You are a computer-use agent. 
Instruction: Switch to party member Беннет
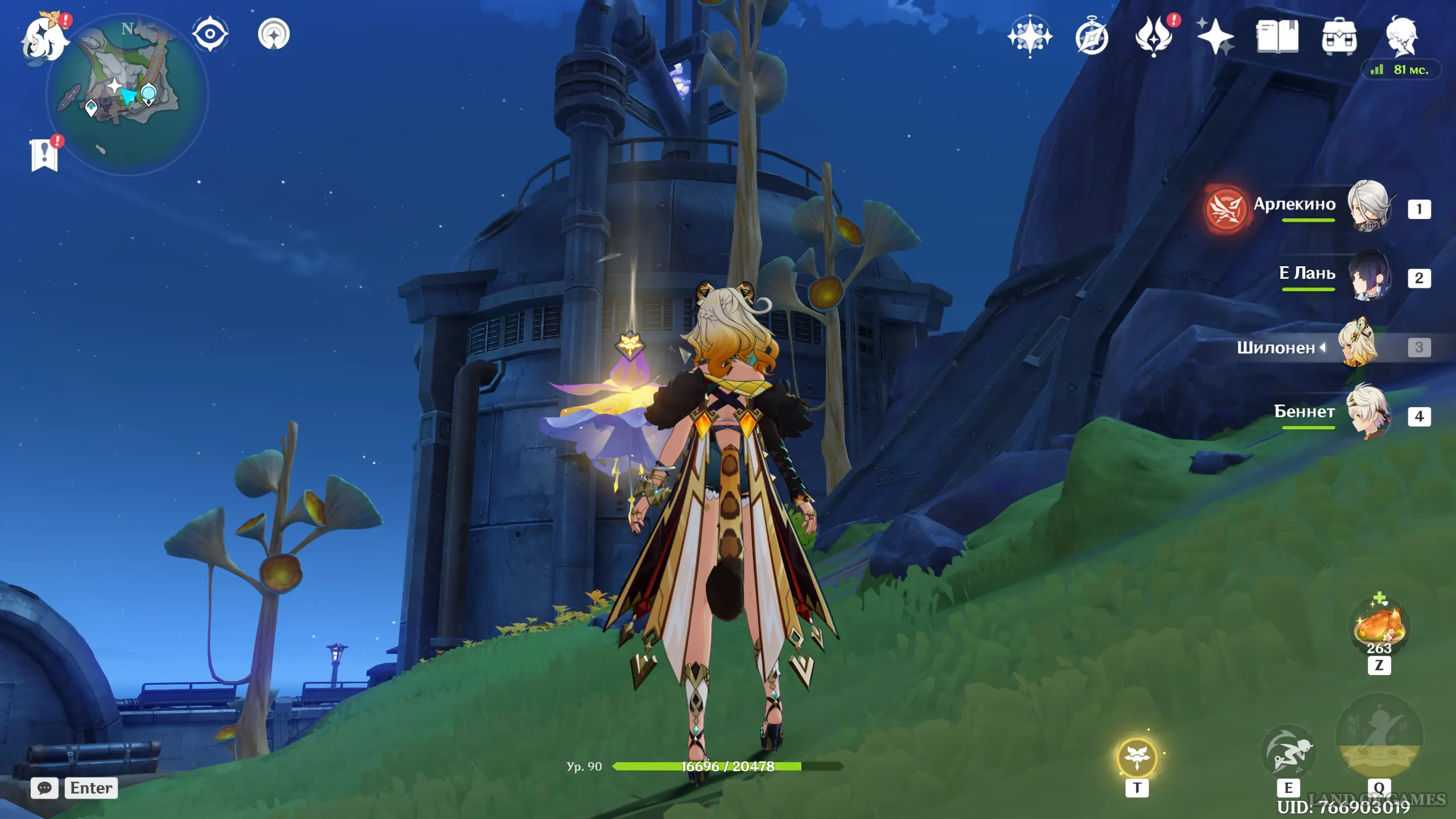pyautogui.click(x=1368, y=413)
